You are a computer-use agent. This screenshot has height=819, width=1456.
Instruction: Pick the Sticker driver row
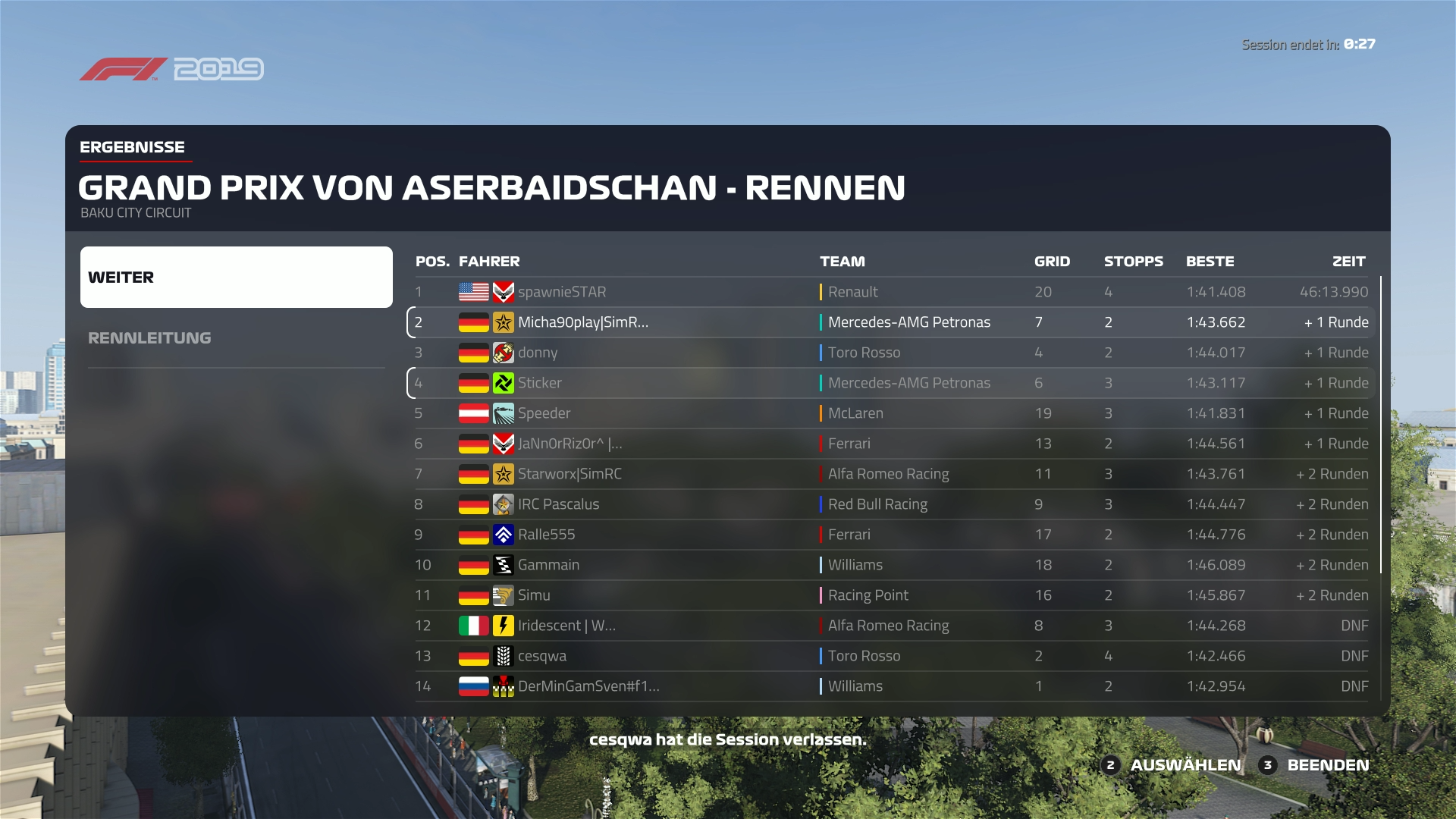click(891, 383)
